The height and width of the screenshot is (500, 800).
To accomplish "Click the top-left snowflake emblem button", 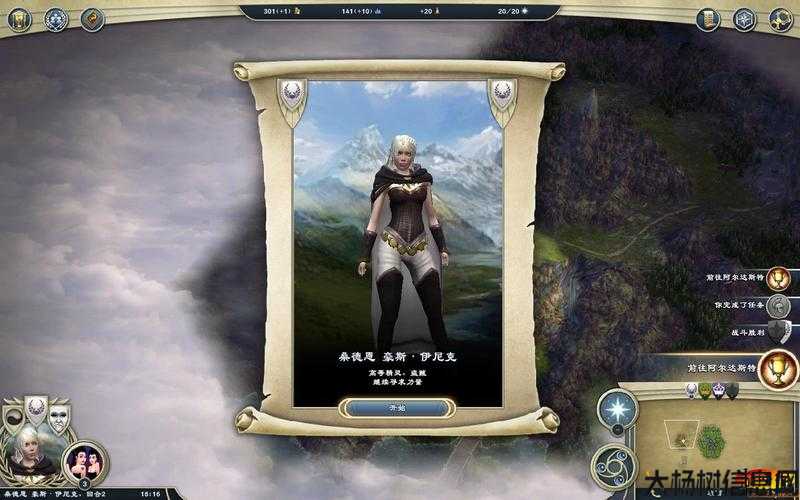I will pos(56,19).
